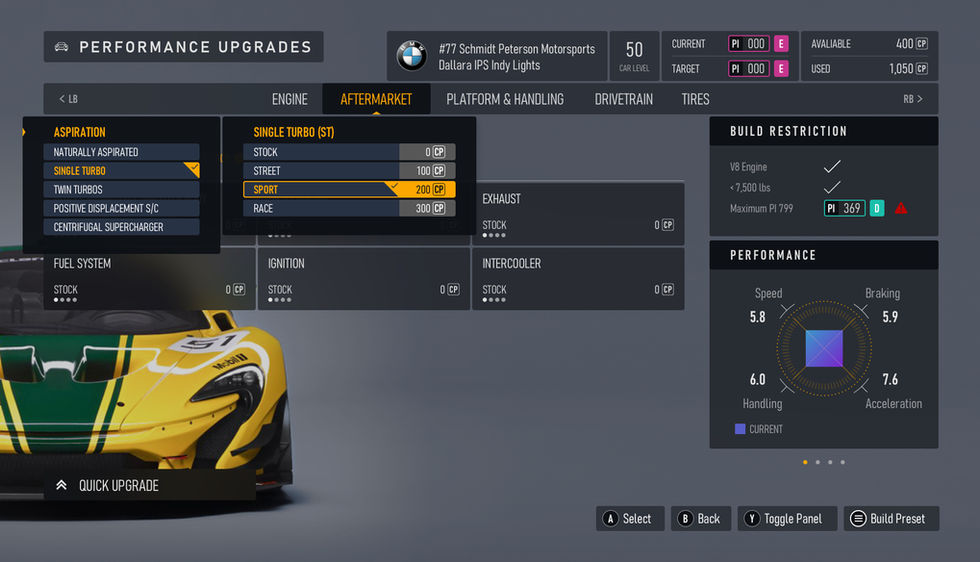980x562 pixels.
Task: Choose the Street turbo upgrade
Action: pyautogui.click(x=349, y=171)
